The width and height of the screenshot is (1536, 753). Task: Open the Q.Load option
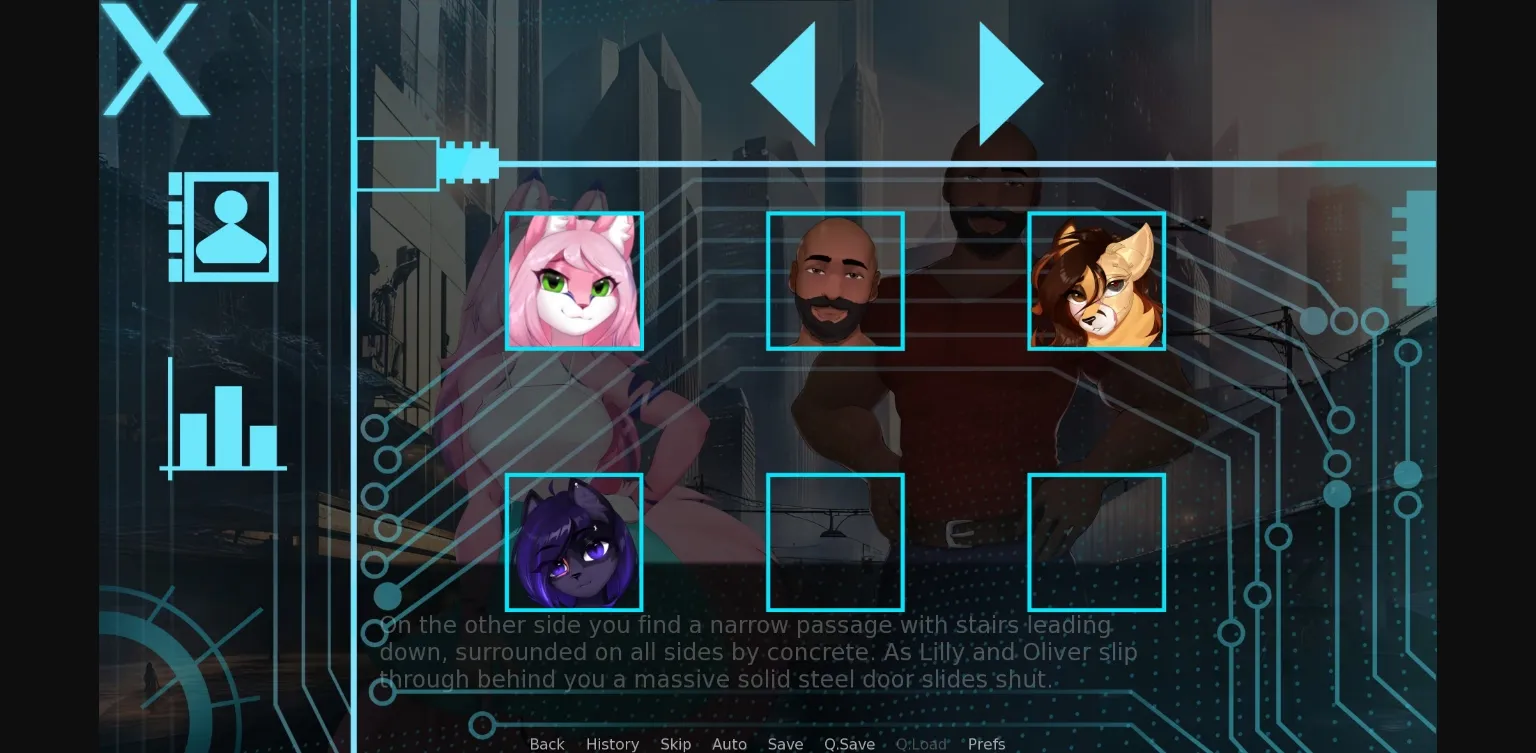922,744
